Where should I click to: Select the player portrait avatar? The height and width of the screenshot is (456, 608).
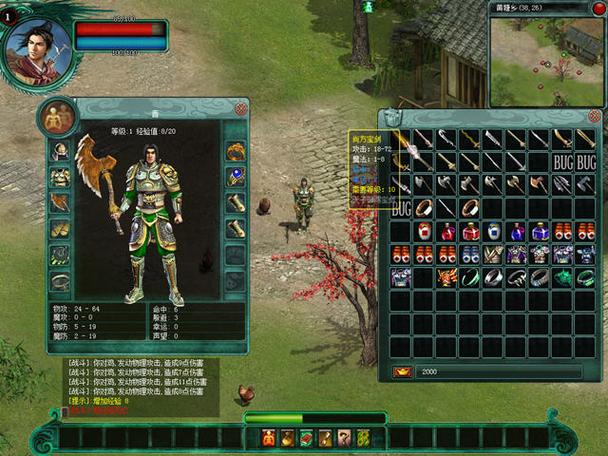click(x=37, y=47)
